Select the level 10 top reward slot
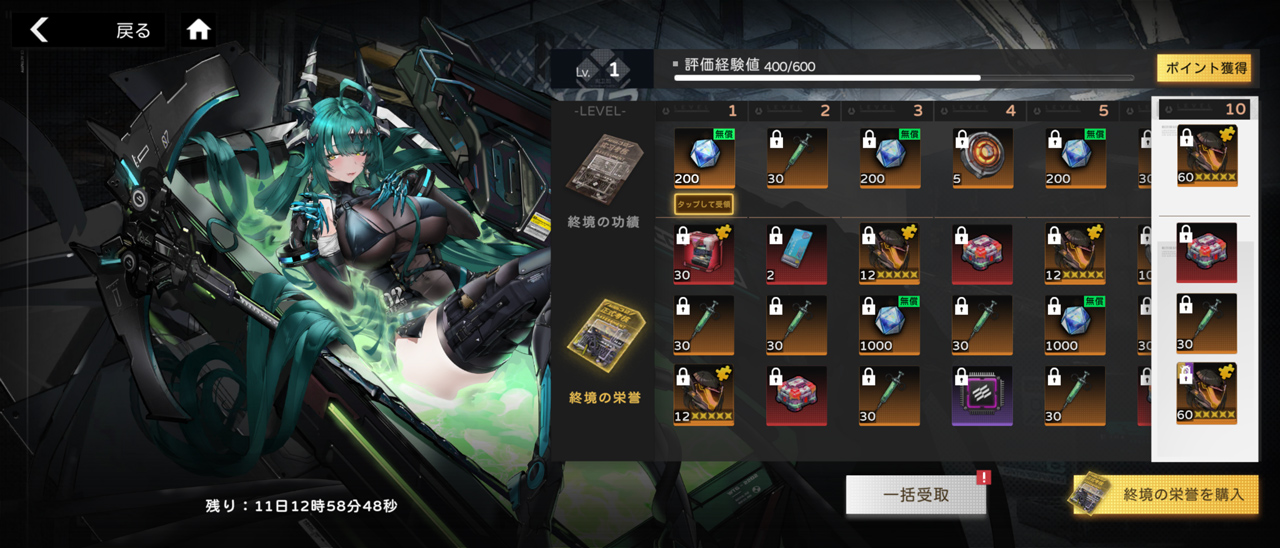 pyautogui.click(x=1206, y=155)
